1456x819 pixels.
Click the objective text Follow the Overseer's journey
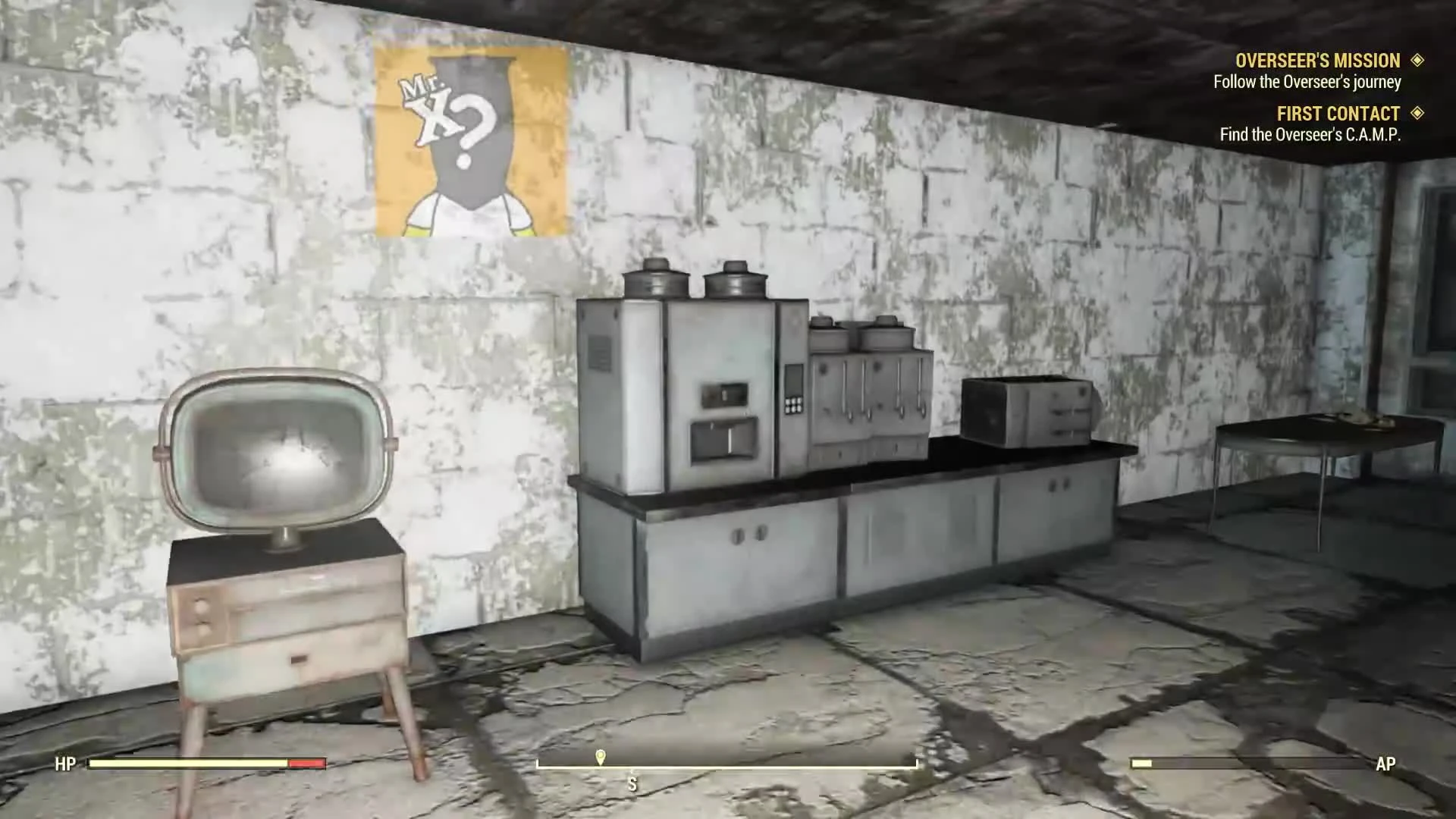click(x=1308, y=83)
